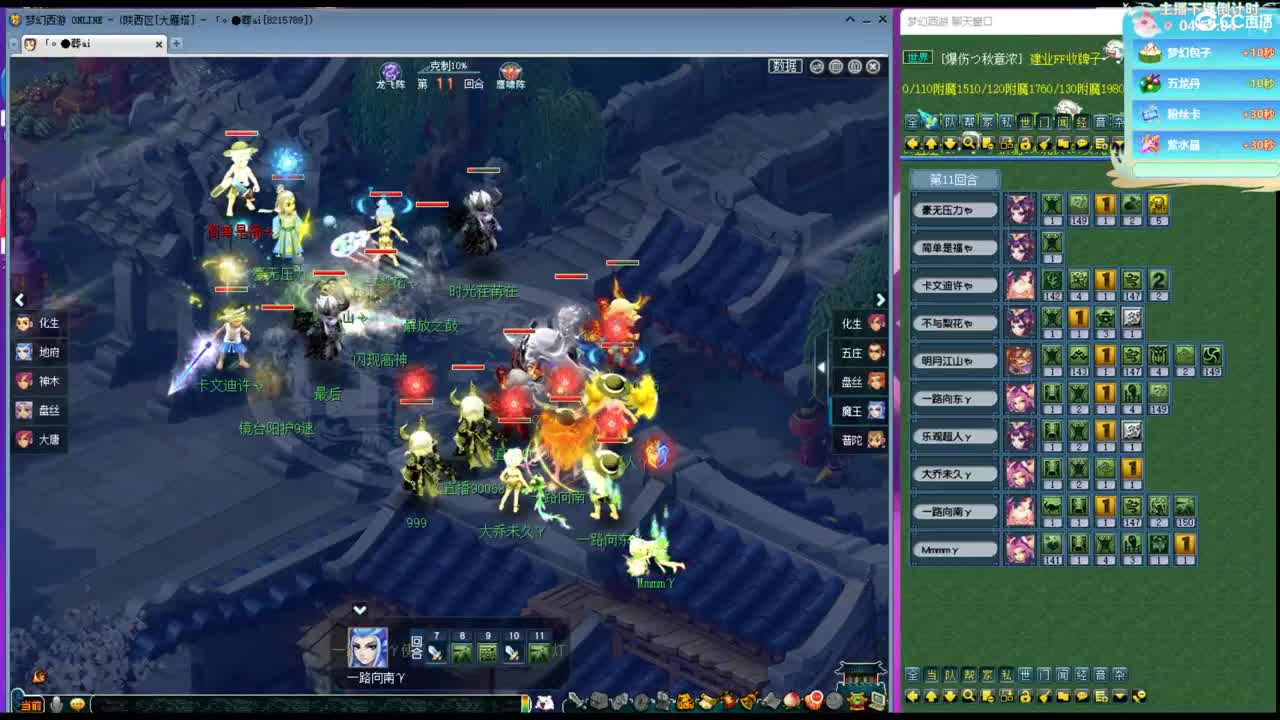
Task: Click the dropdown arrow at chat toolbar's right end
Action: point(1116,144)
